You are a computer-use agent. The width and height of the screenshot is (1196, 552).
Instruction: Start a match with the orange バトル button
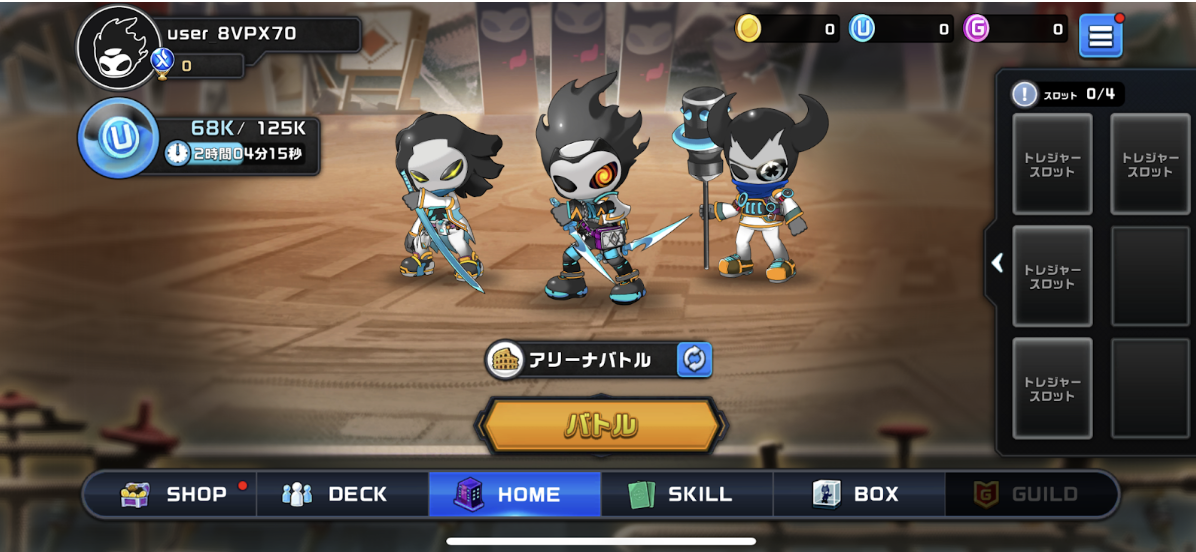tap(601, 426)
